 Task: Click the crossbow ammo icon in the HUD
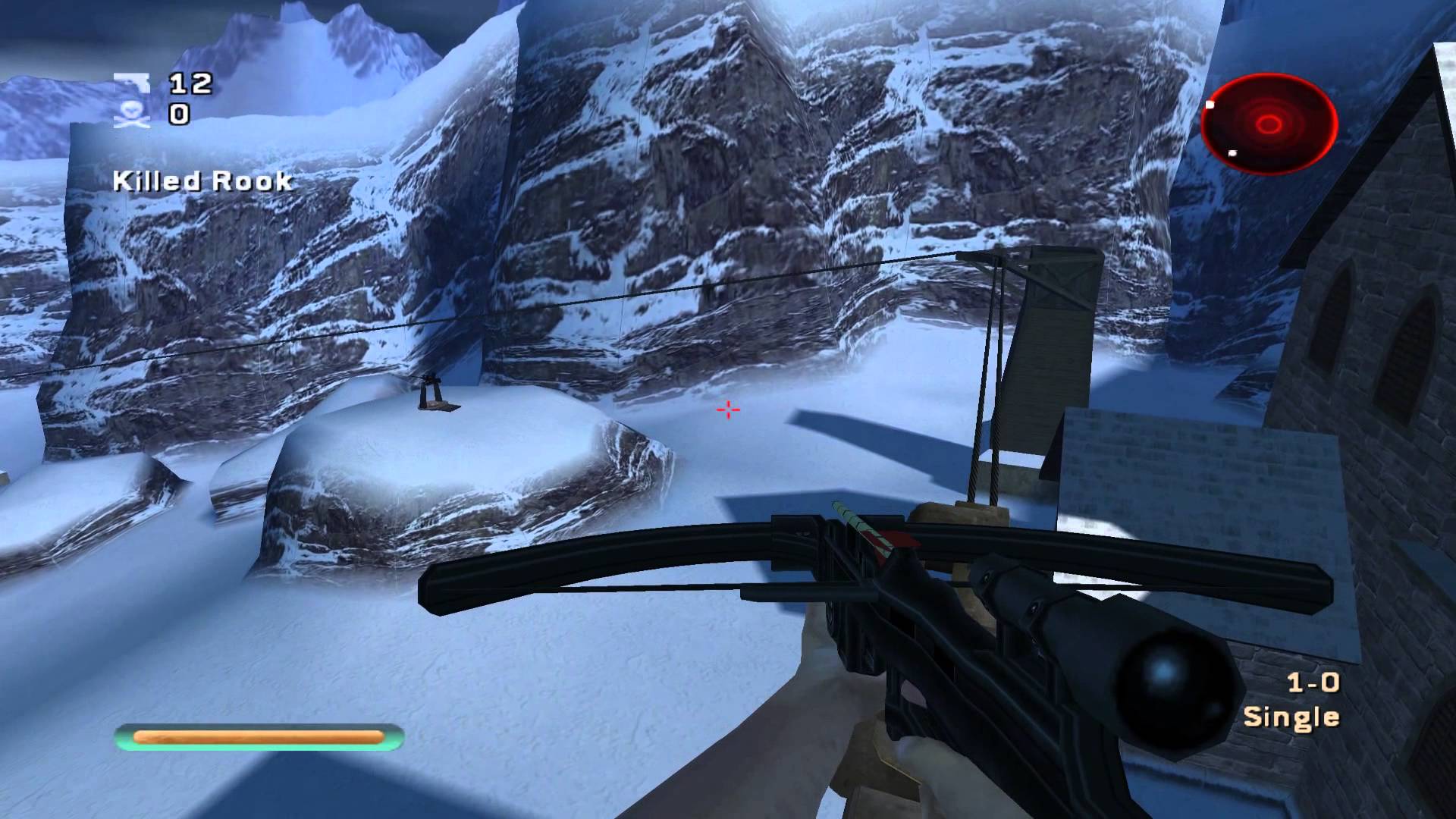[x=130, y=82]
